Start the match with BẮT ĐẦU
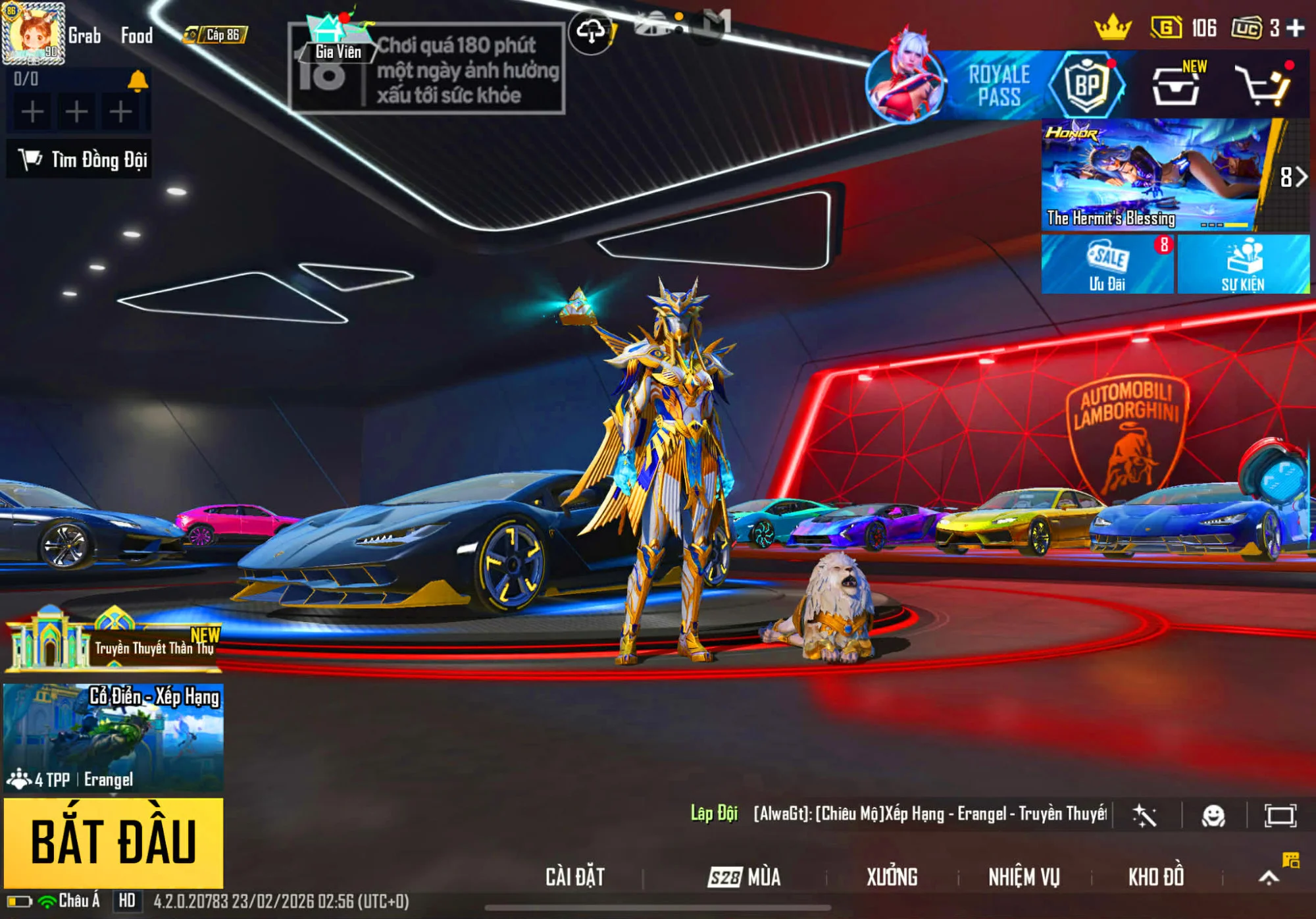 [x=113, y=842]
